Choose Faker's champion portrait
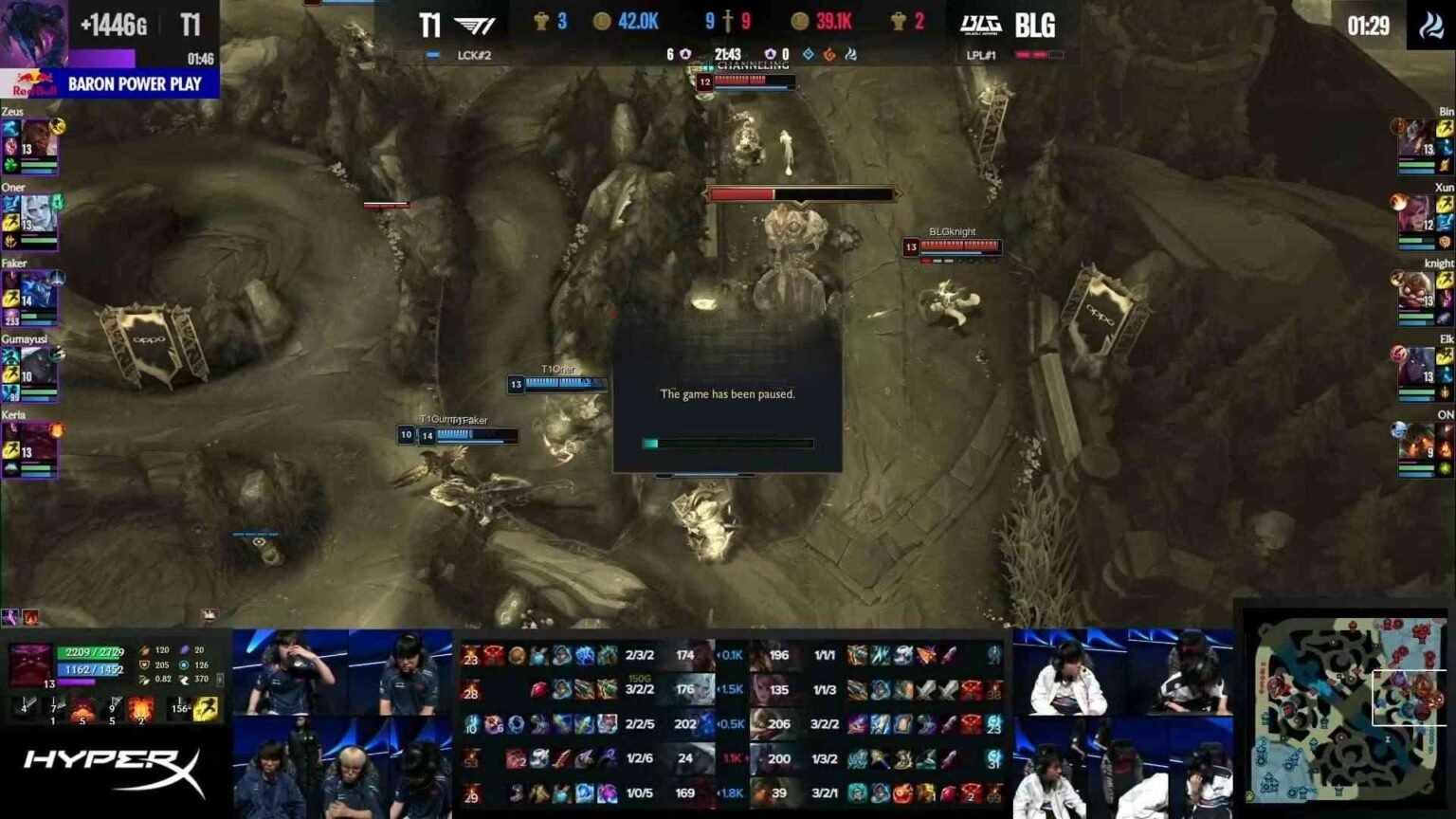This screenshot has height=819, width=1456. [38, 290]
